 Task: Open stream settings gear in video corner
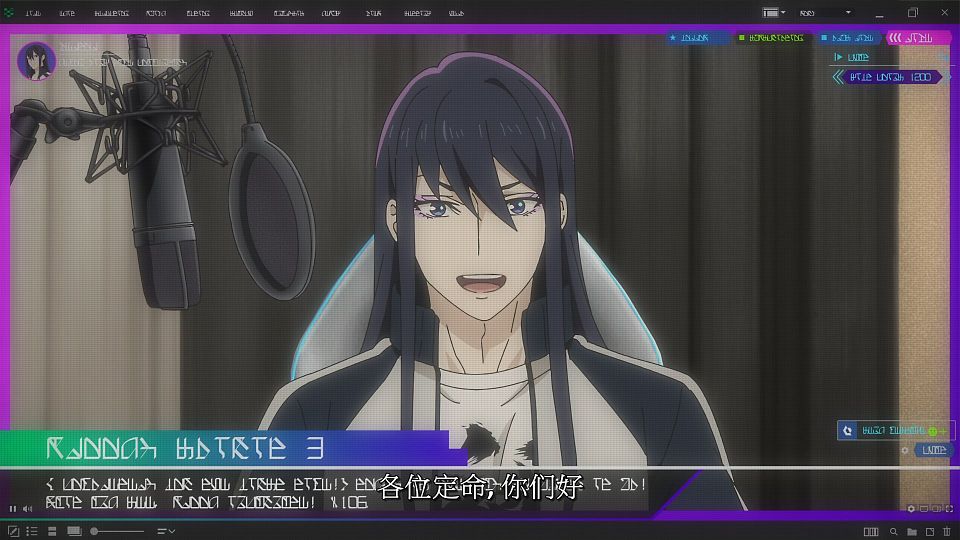[911, 509]
